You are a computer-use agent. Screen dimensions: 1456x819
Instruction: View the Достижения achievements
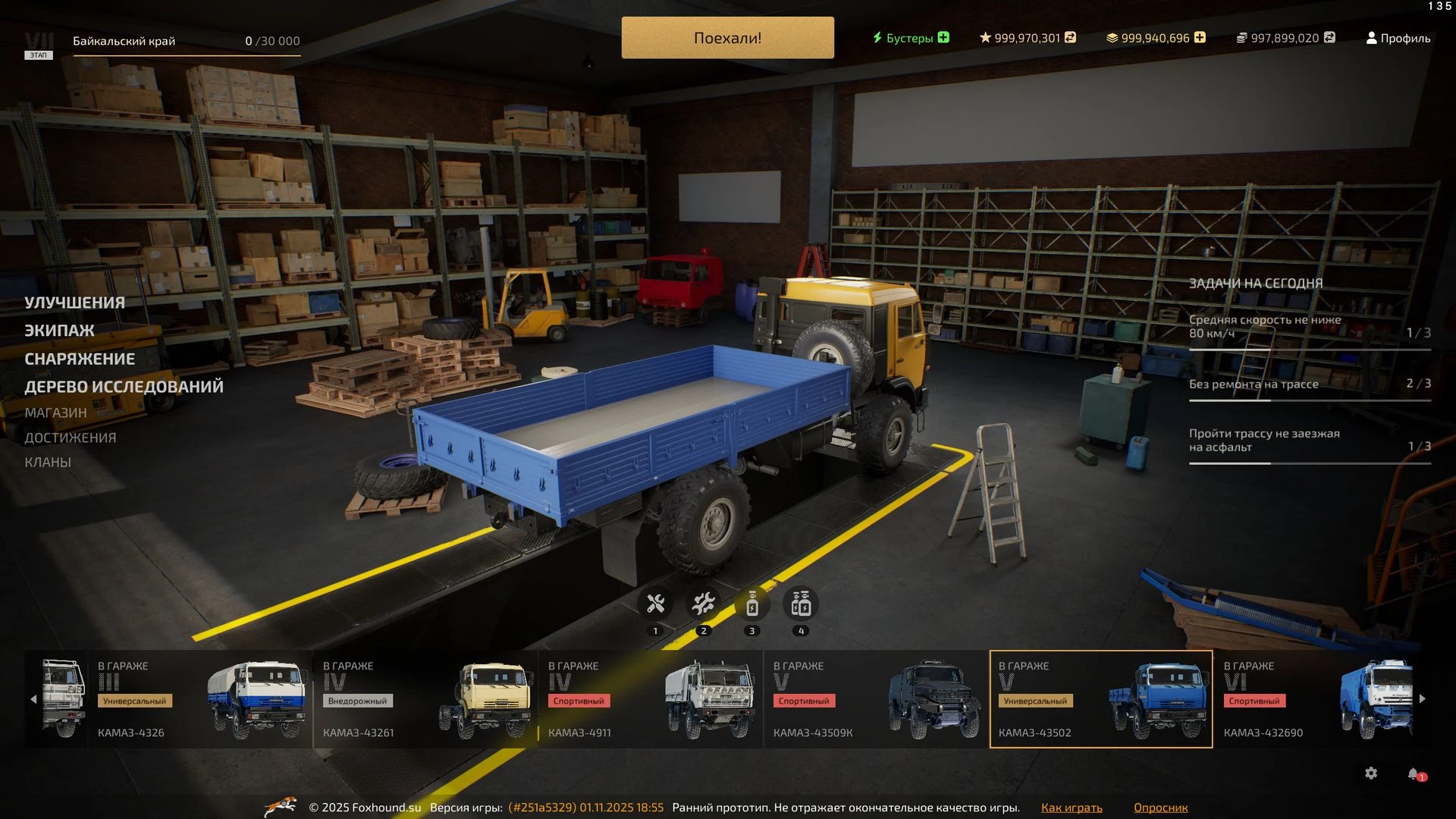(x=70, y=438)
